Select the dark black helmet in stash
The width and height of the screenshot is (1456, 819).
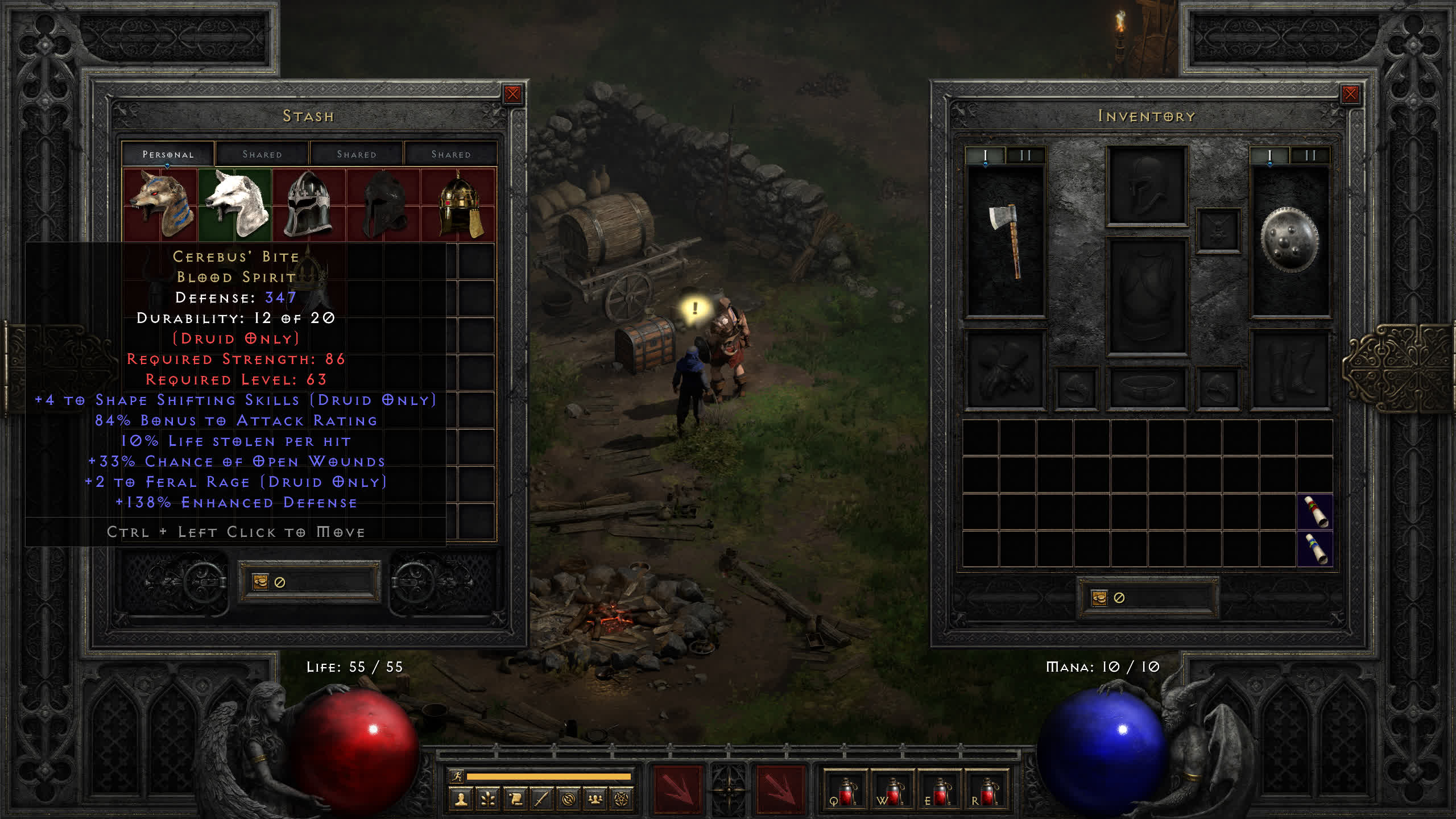384,204
